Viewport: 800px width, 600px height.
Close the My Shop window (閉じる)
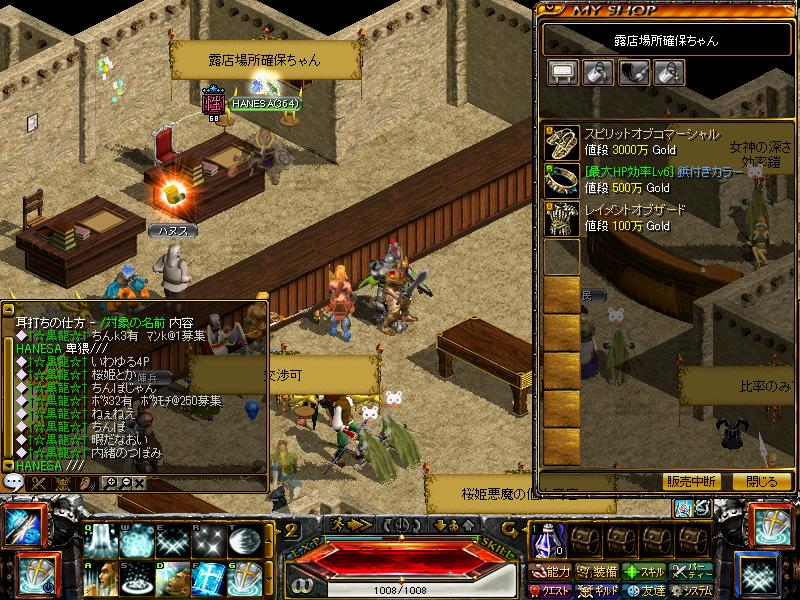coord(762,481)
